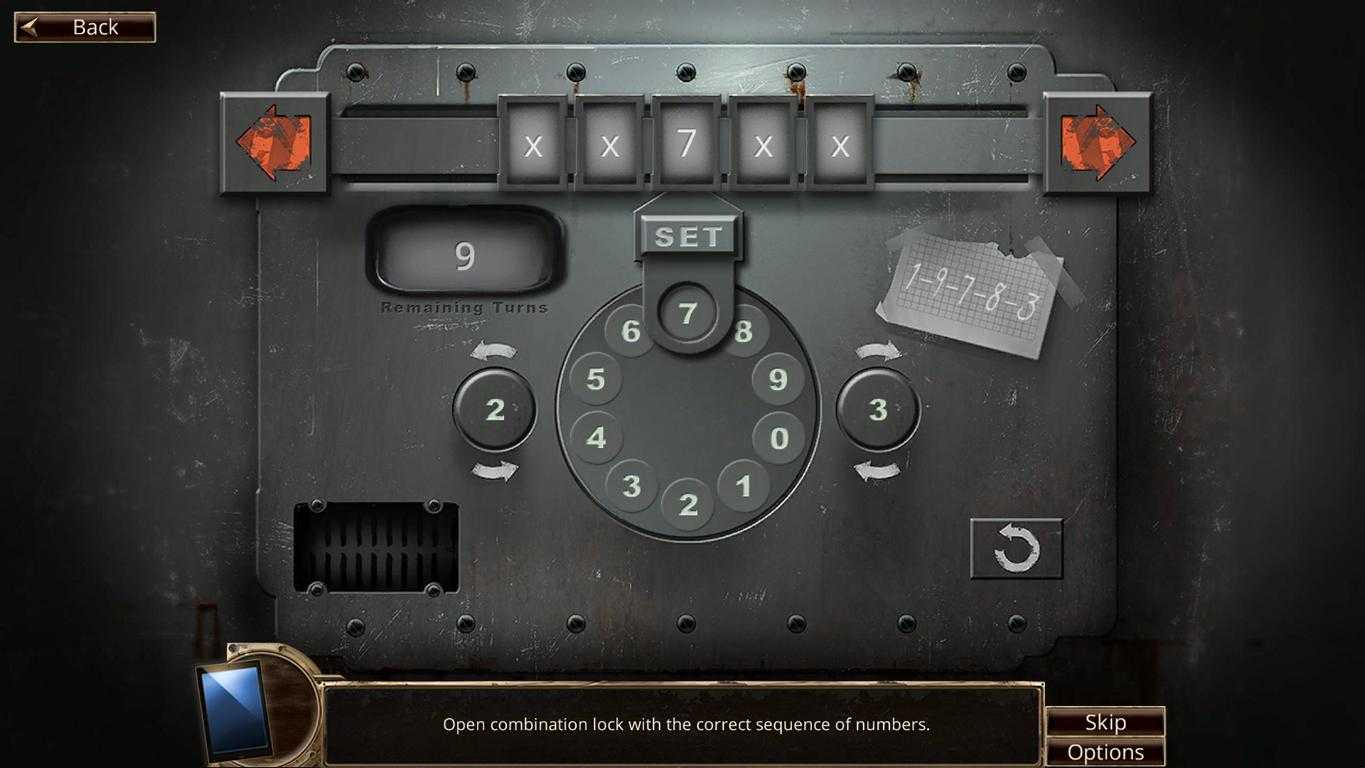
Task: Select number 0 on the dial
Action: pos(779,437)
